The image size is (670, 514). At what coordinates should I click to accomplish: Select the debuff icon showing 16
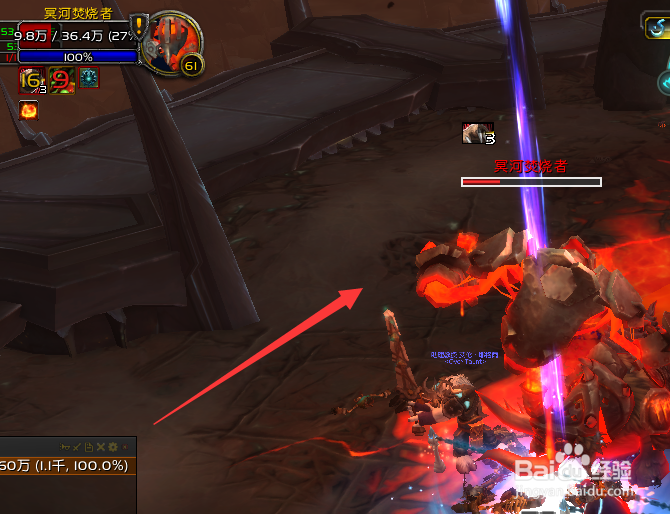pyautogui.click(x=29, y=79)
